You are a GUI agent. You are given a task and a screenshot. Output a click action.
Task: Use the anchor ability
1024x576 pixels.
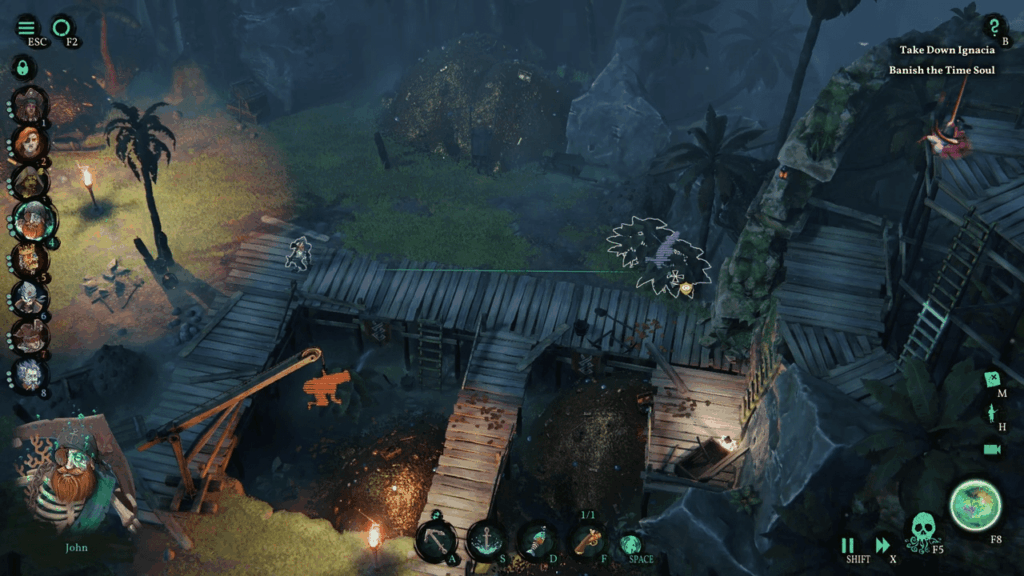point(485,541)
